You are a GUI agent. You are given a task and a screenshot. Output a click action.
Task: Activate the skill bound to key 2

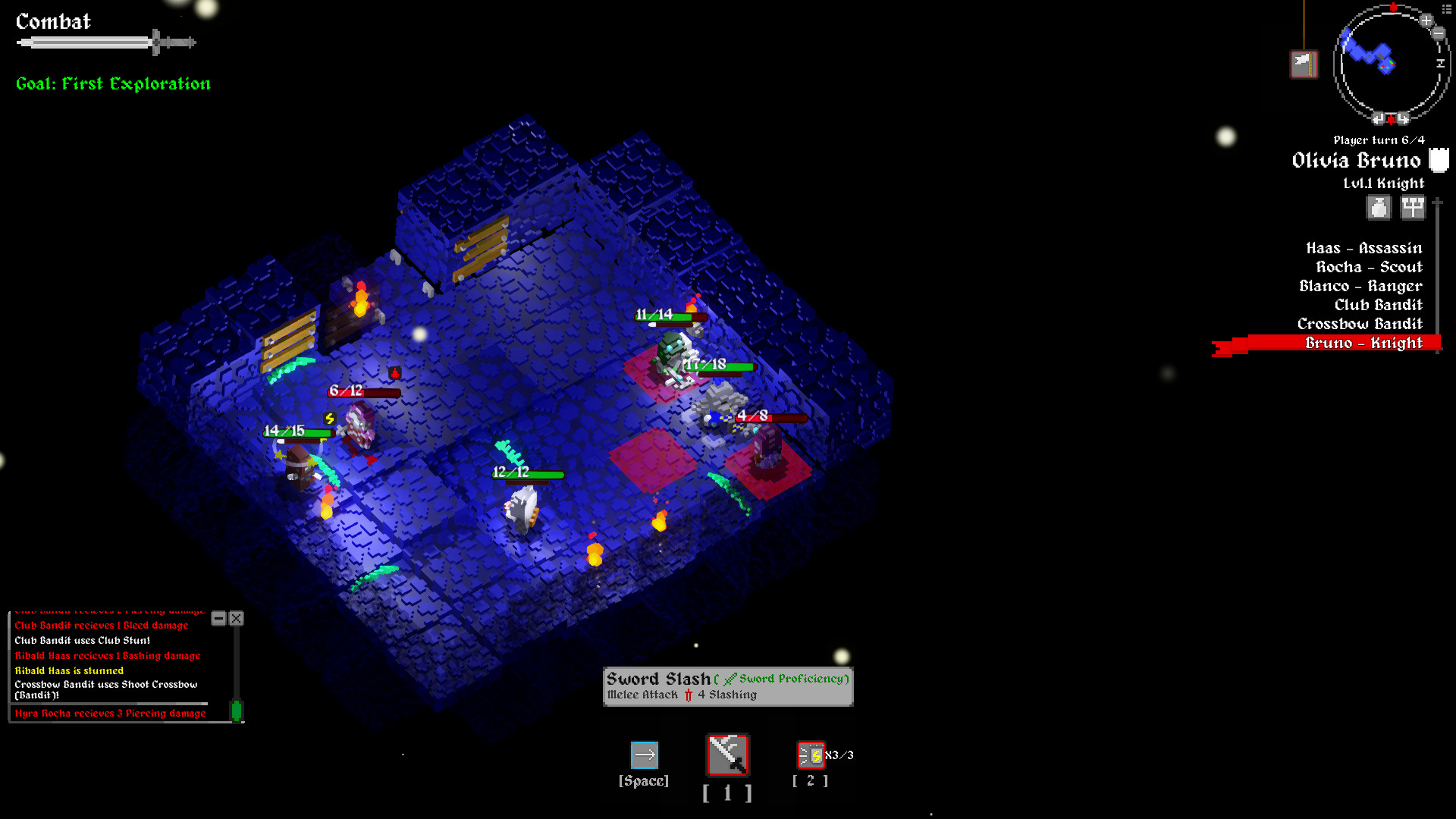[810, 755]
